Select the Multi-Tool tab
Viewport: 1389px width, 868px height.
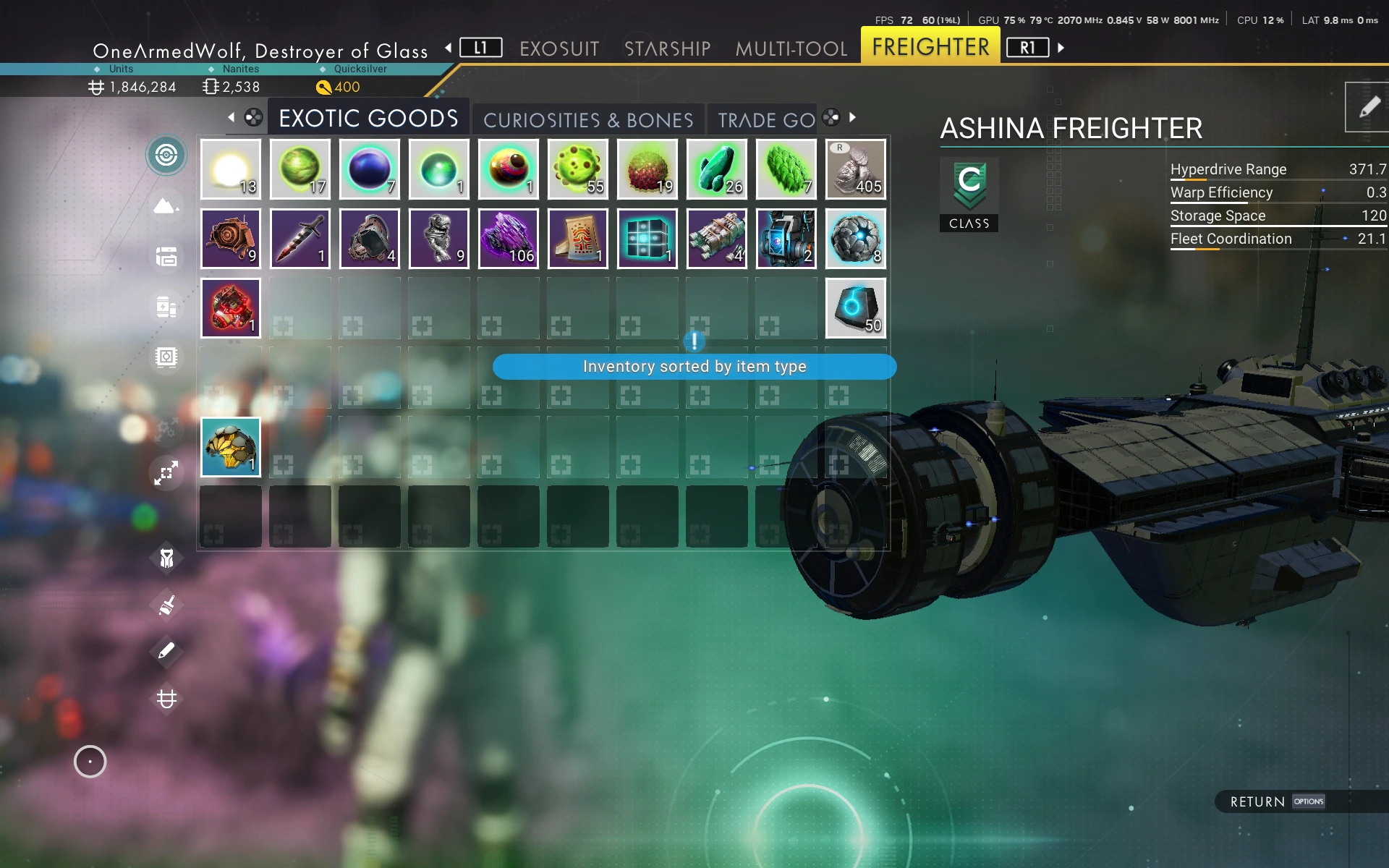pyautogui.click(x=791, y=48)
